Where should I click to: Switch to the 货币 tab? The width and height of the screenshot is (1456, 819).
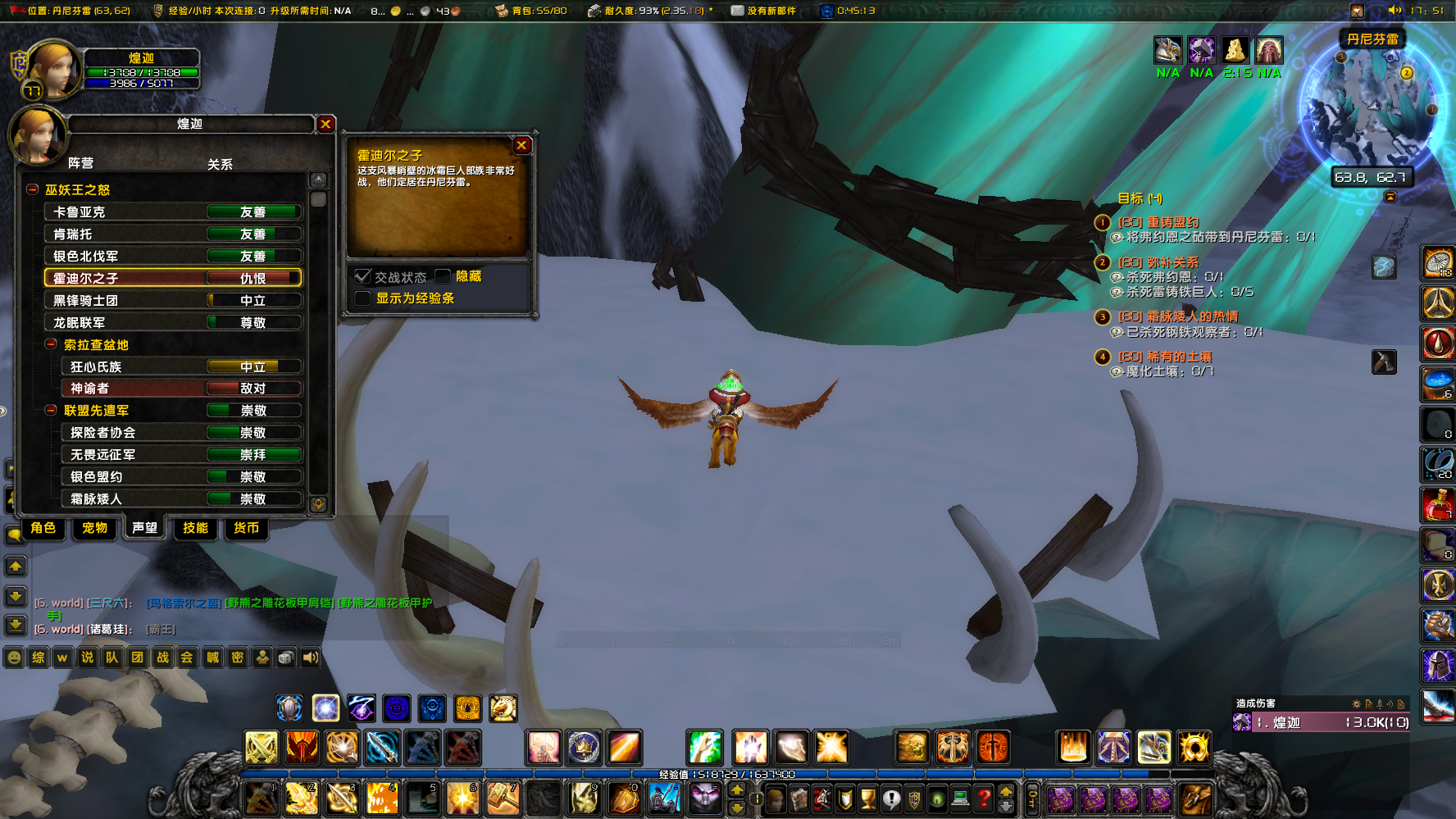pos(246,529)
